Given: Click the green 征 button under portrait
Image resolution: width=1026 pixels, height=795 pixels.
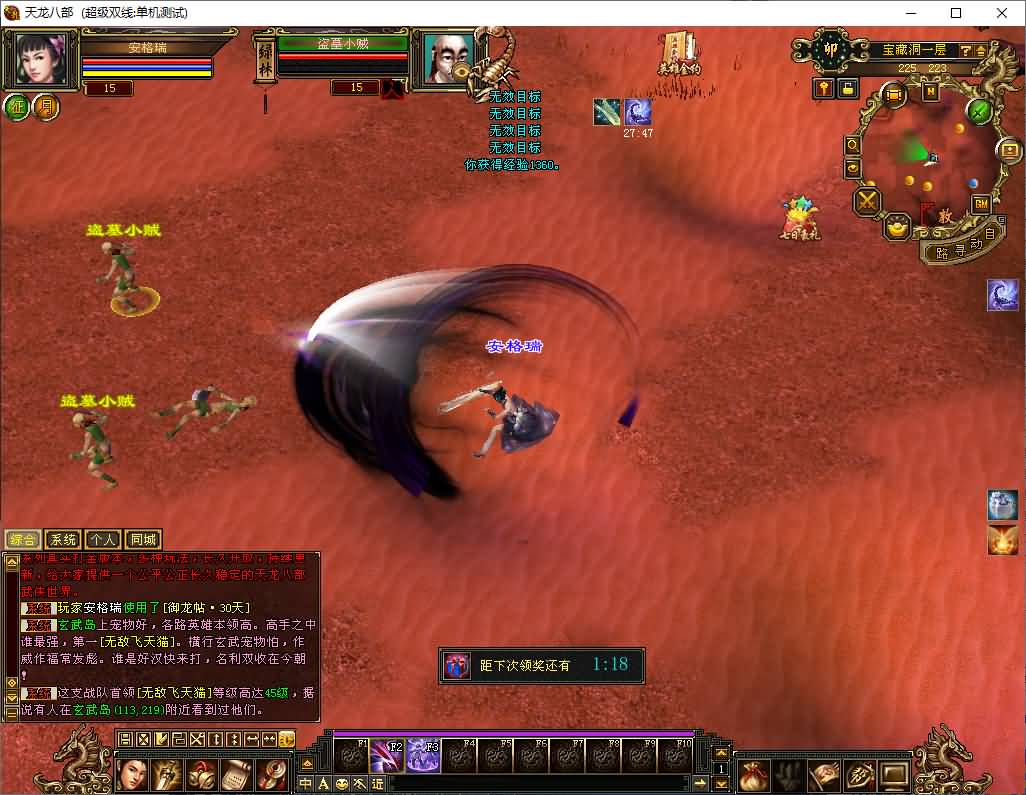Looking at the screenshot, I should coord(17,107).
